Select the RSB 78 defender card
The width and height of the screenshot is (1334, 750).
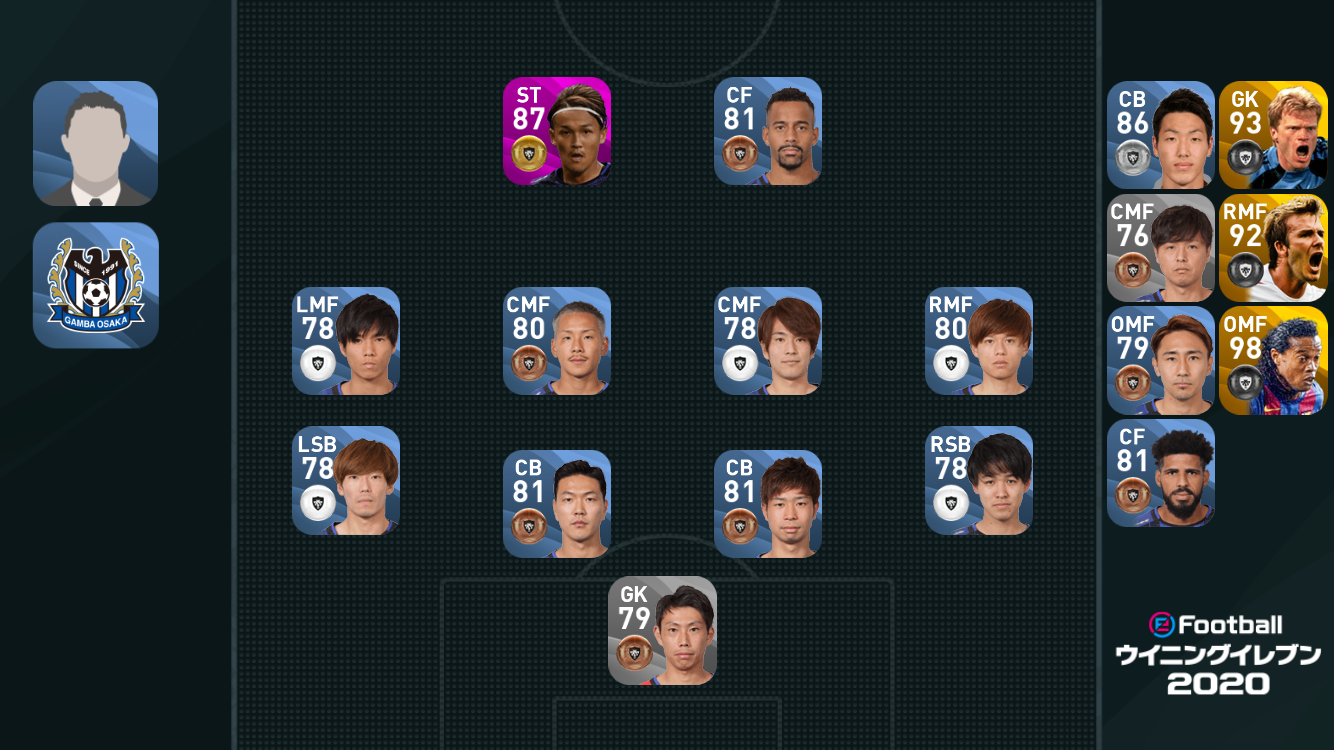point(979,481)
